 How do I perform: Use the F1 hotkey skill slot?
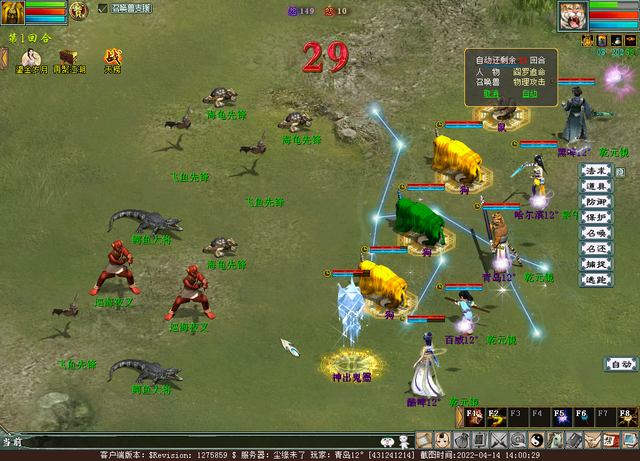tap(472, 416)
